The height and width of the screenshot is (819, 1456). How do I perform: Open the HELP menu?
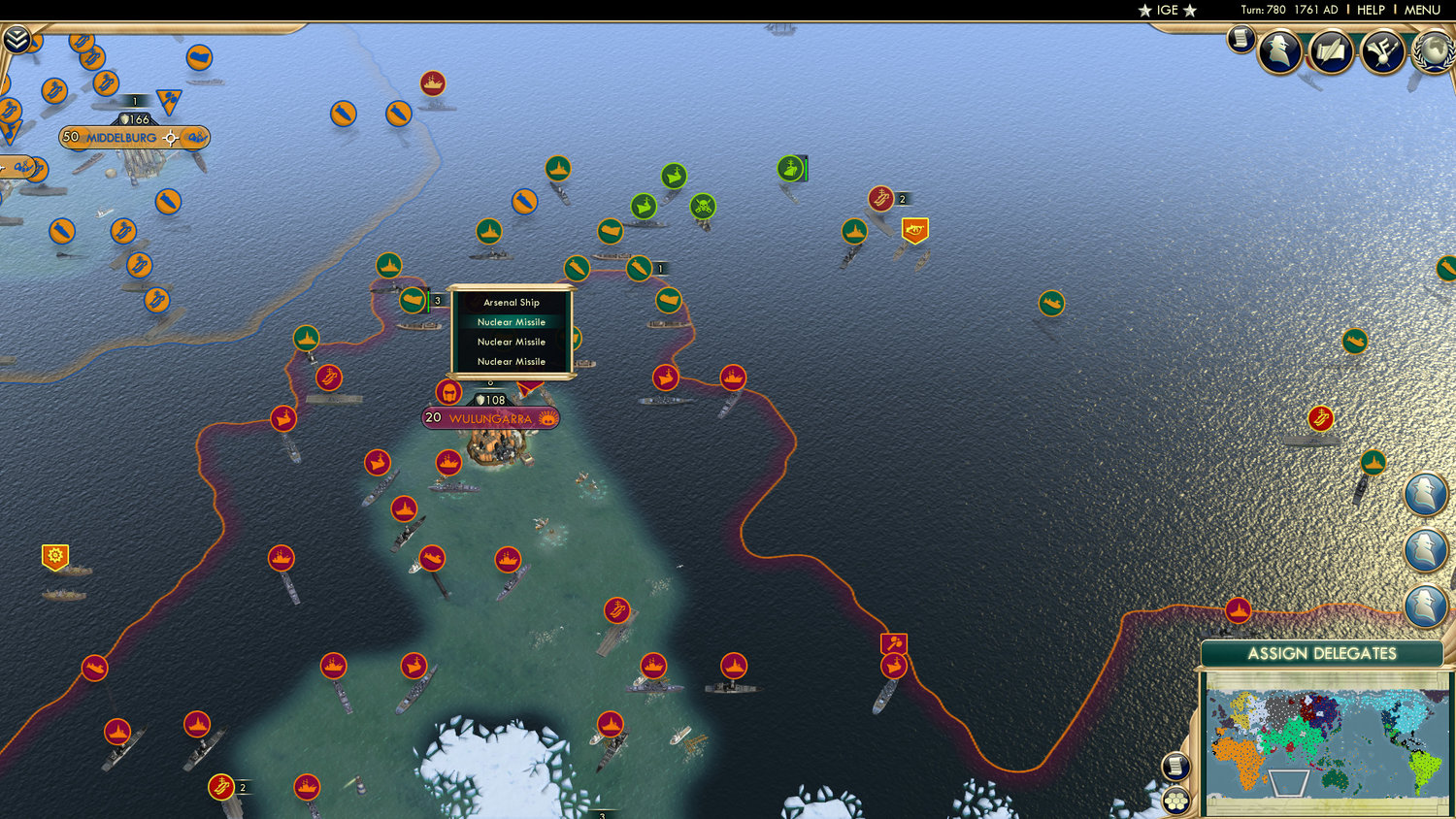1372,11
